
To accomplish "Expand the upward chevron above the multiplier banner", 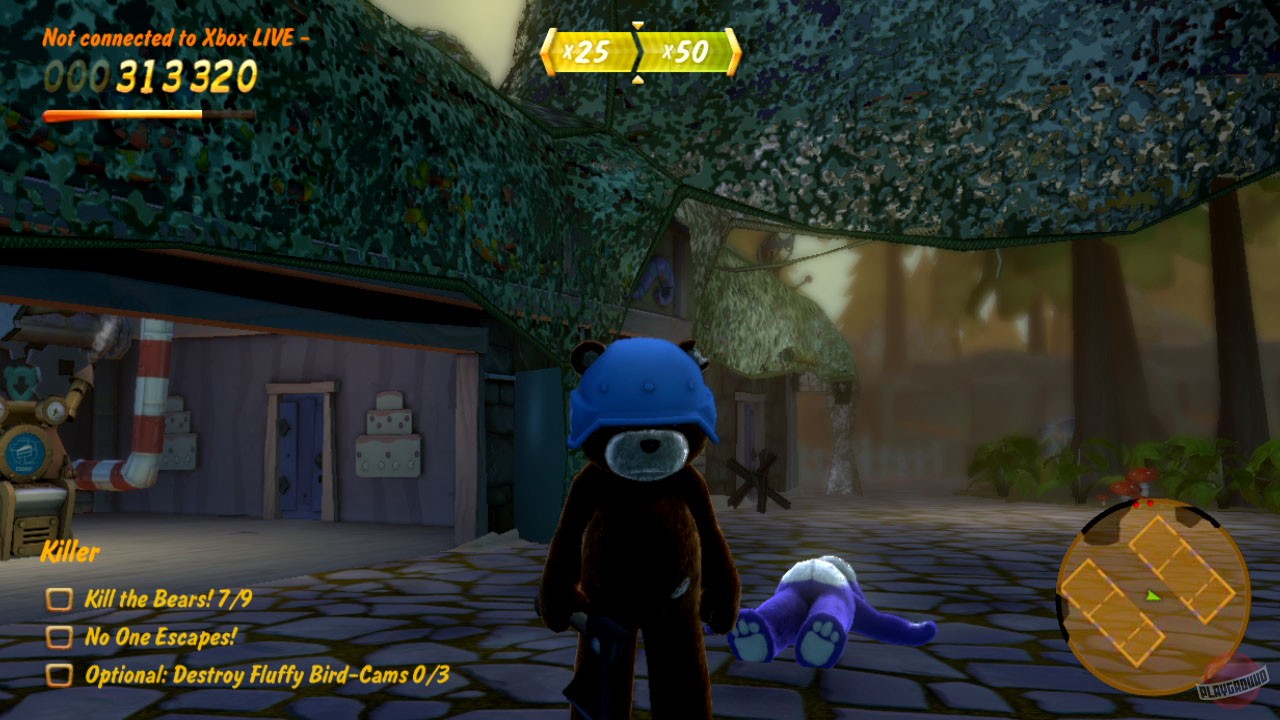I will tap(637, 26).
